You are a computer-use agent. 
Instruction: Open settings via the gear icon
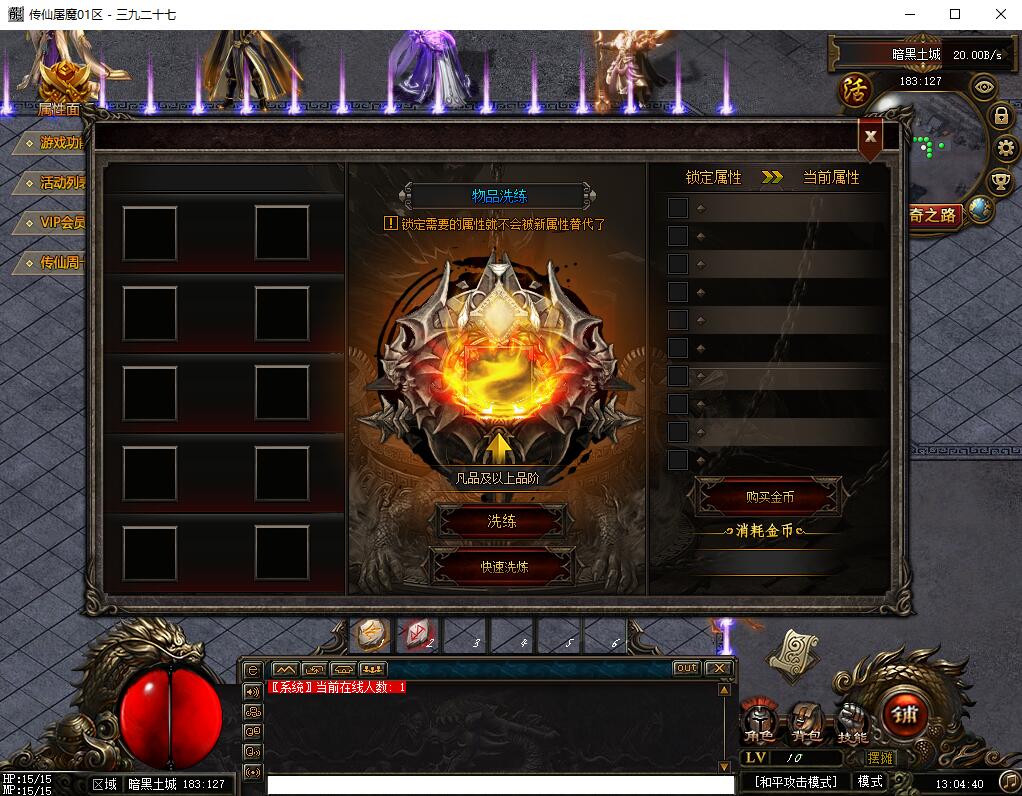pyautogui.click(x=1005, y=149)
